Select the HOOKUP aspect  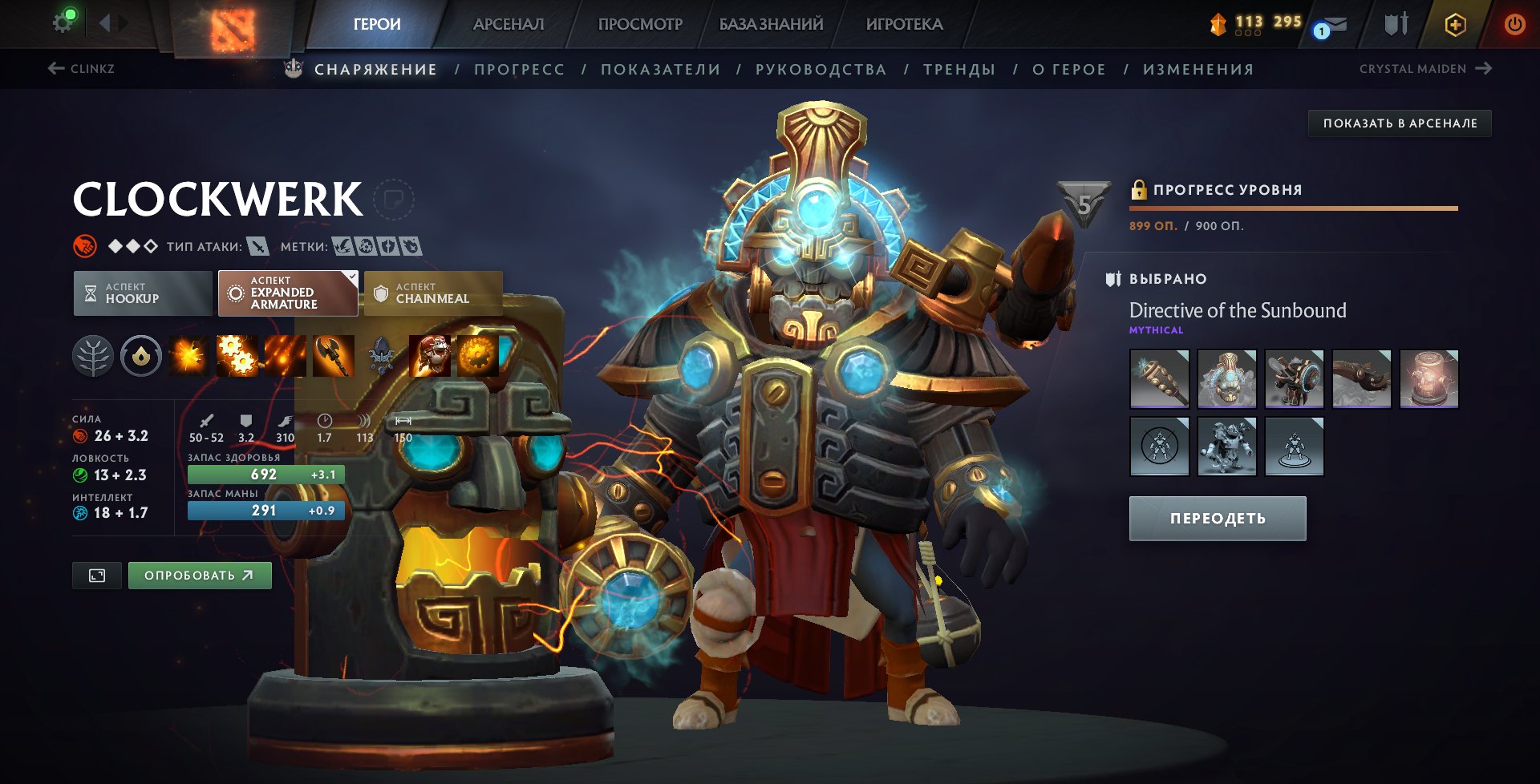pyautogui.click(x=142, y=293)
